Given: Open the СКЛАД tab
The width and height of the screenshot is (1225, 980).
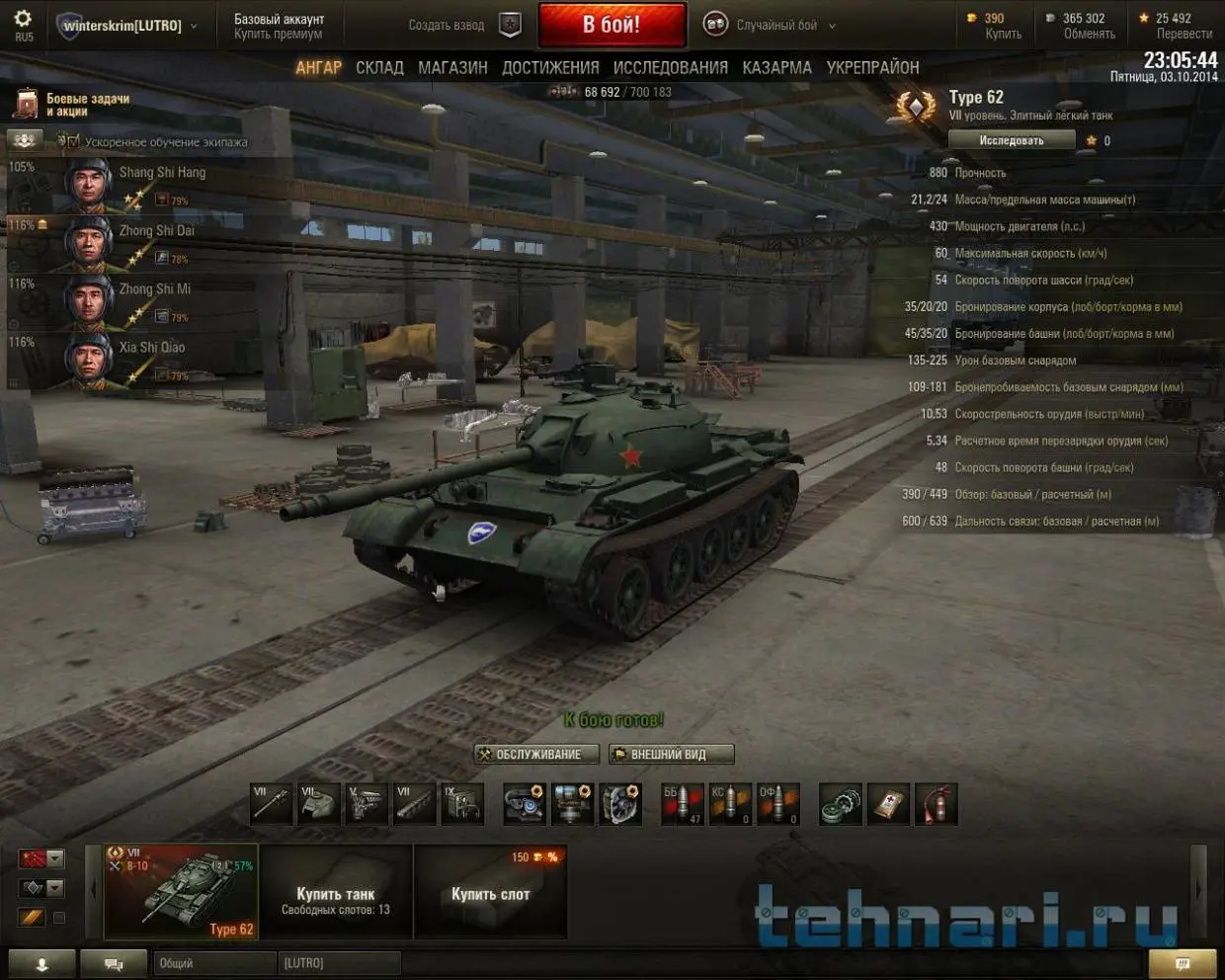Looking at the screenshot, I should pyautogui.click(x=379, y=67).
